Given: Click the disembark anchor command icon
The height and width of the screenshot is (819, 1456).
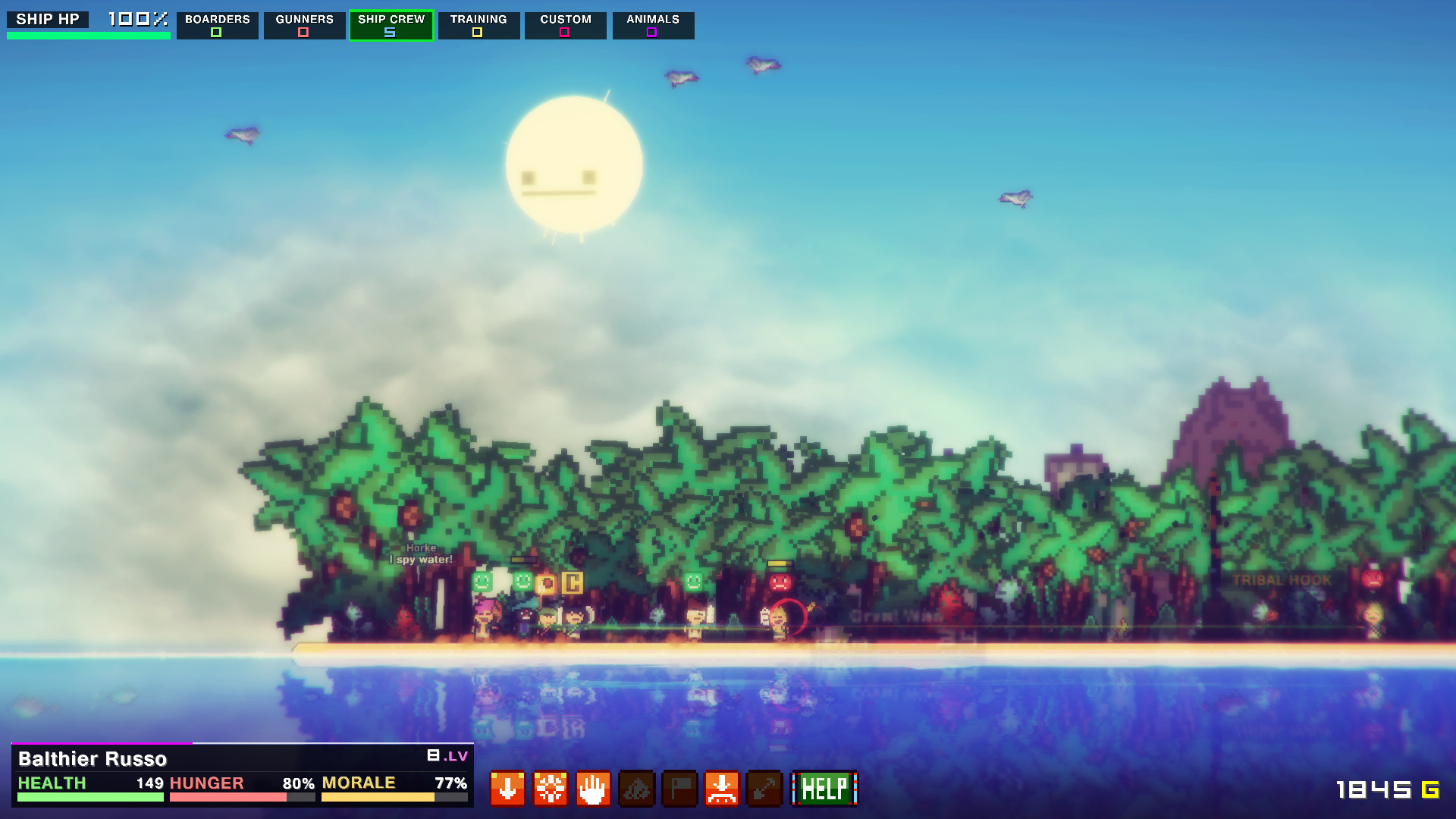Looking at the screenshot, I should (x=723, y=789).
